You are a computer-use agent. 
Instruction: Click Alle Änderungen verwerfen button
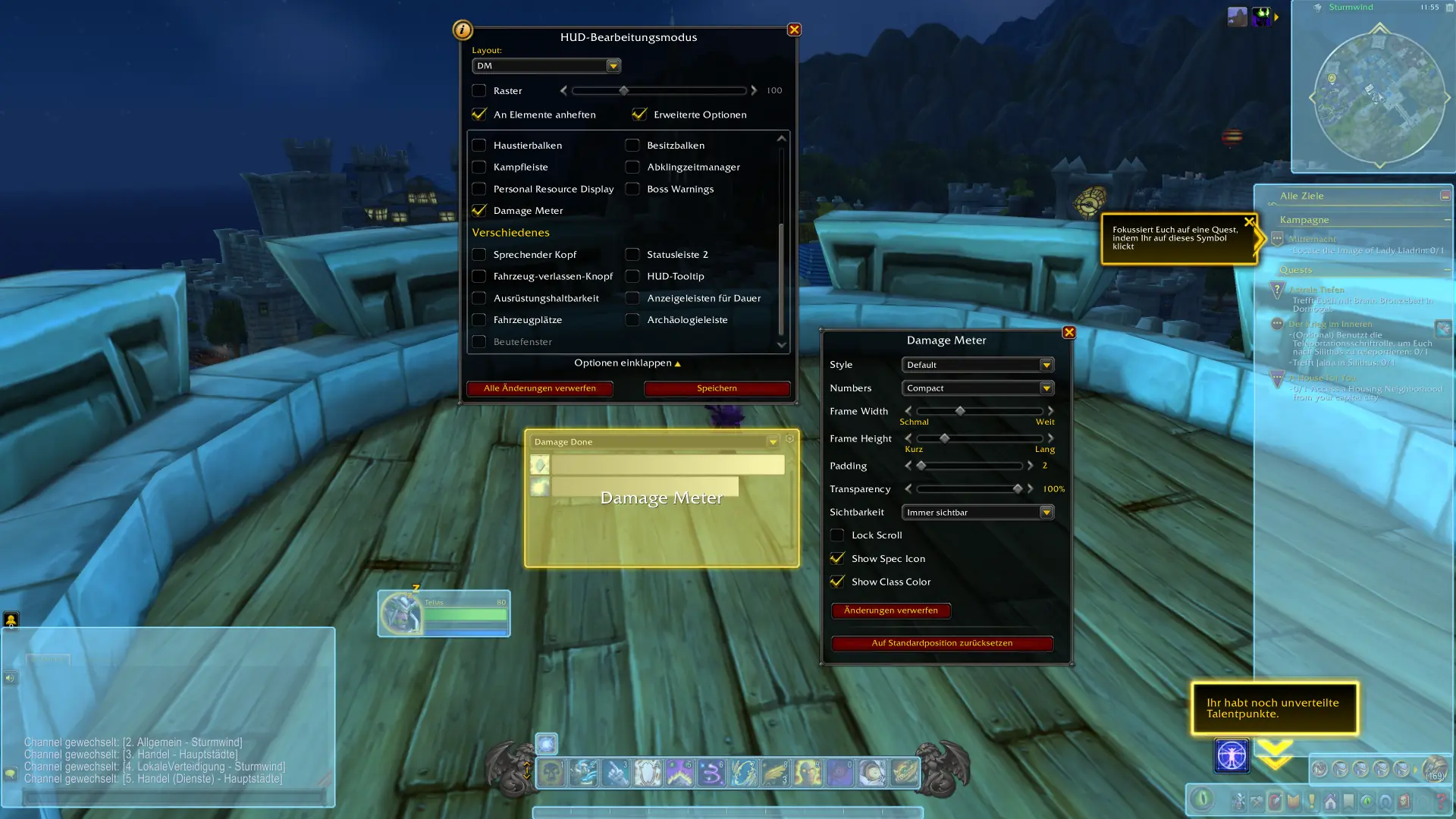[x=539, y=388]
